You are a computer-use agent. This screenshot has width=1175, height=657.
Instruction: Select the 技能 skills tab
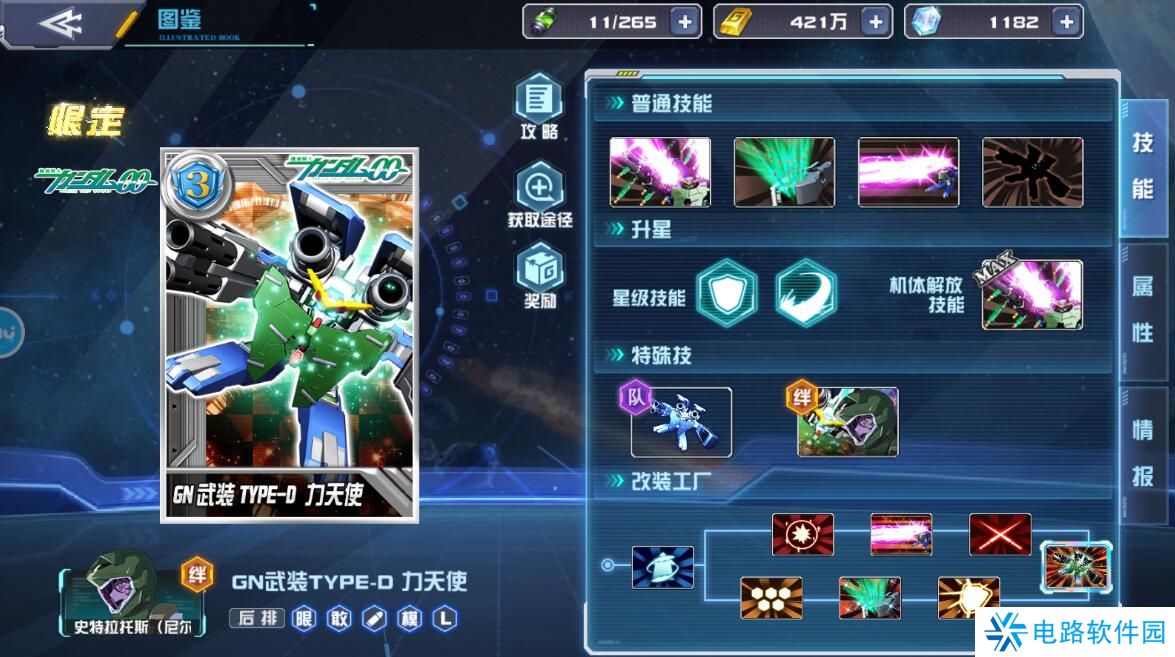tap(1143, 166)
